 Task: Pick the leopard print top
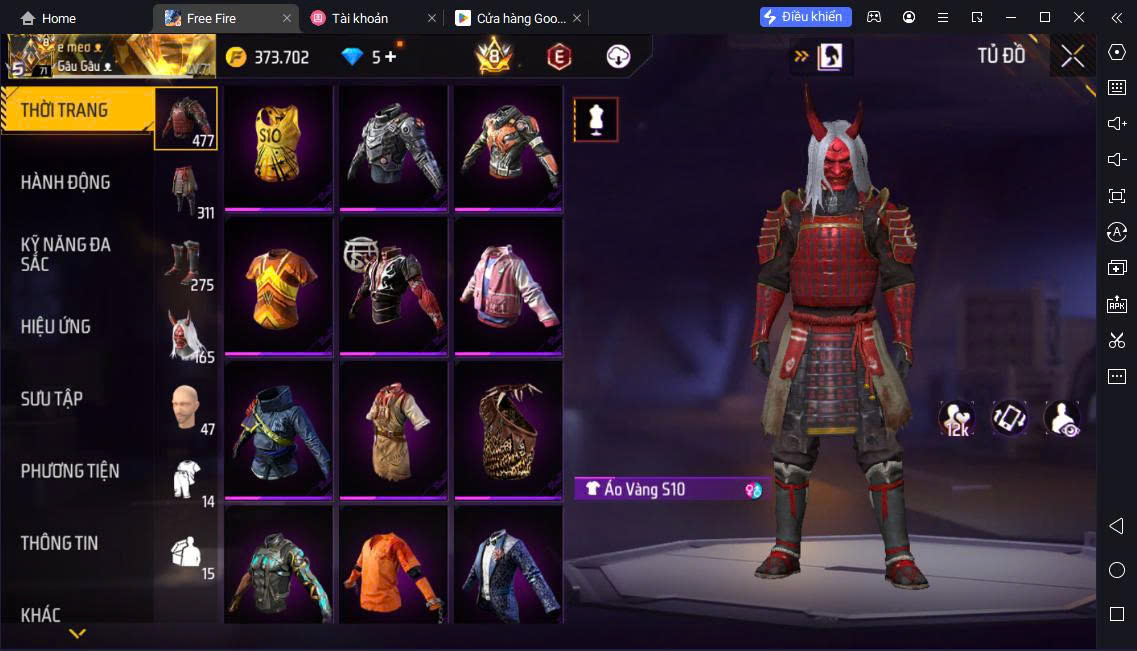[x=508, y=429]
